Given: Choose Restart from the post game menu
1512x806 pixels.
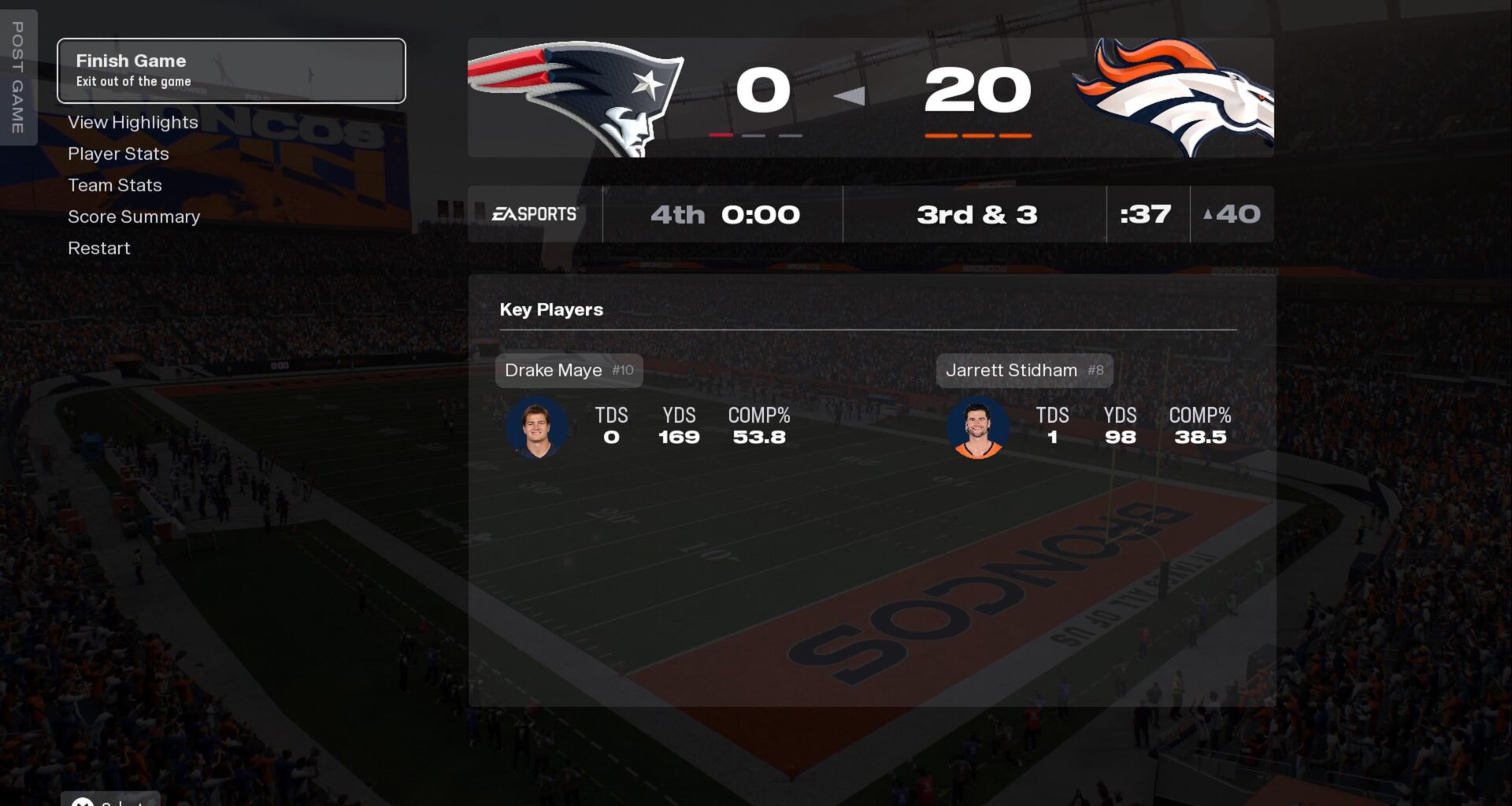Looking at the screenshot, I should point(99,248).
